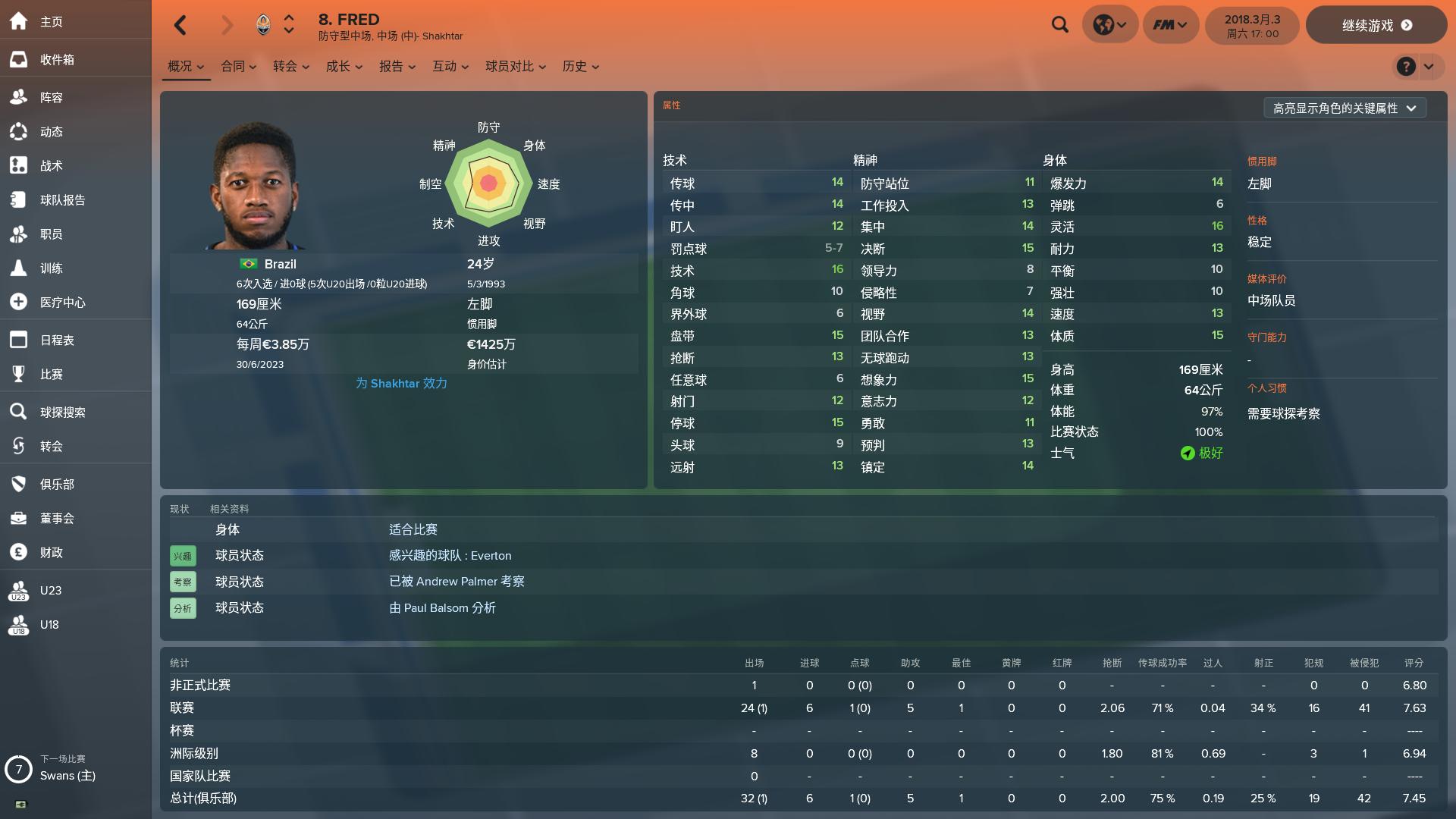
Task: Open the 财政 finances page
Action: click(49, 552)
